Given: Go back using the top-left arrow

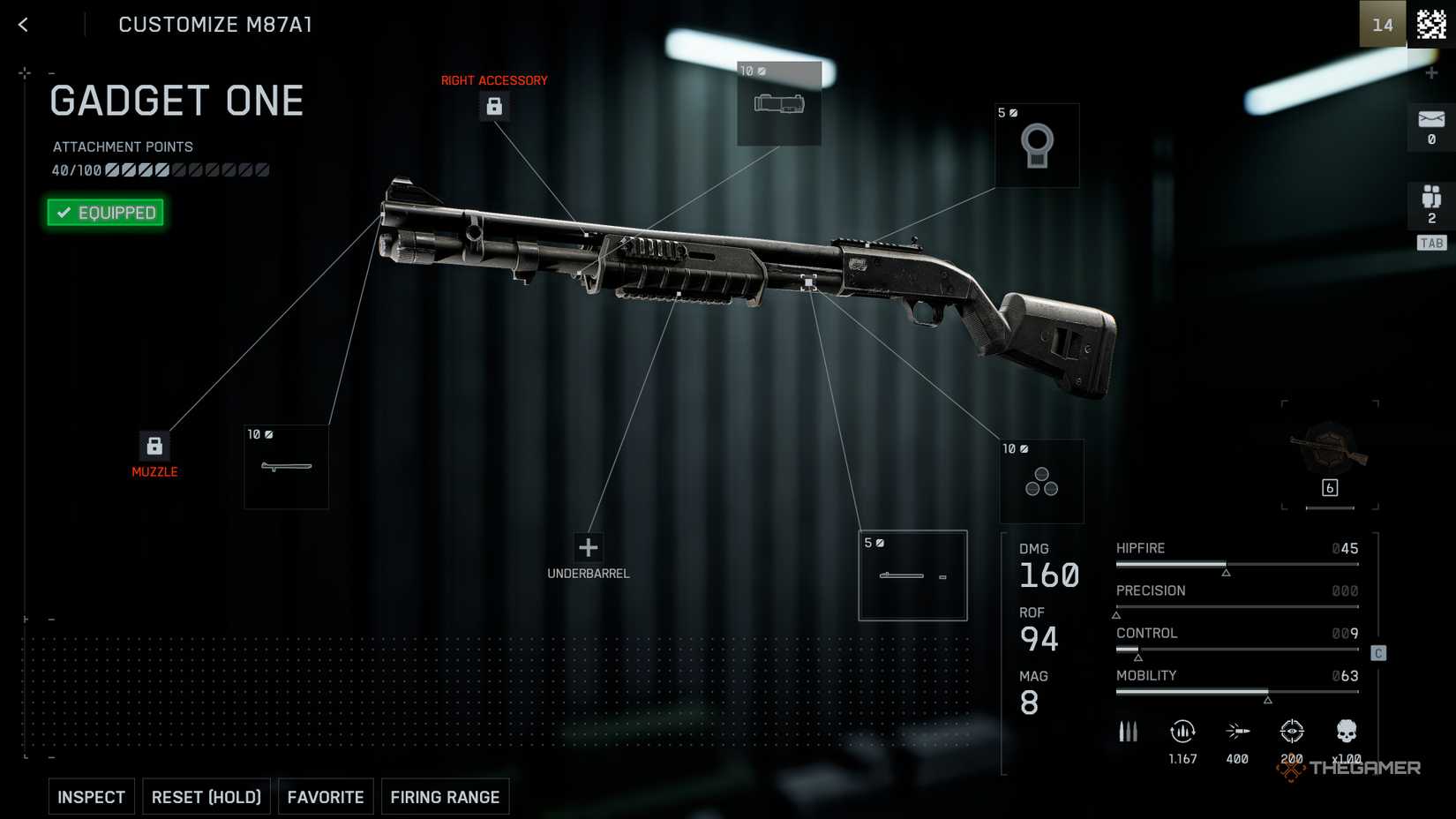Looking at the screenshot, I should point(24,25).
